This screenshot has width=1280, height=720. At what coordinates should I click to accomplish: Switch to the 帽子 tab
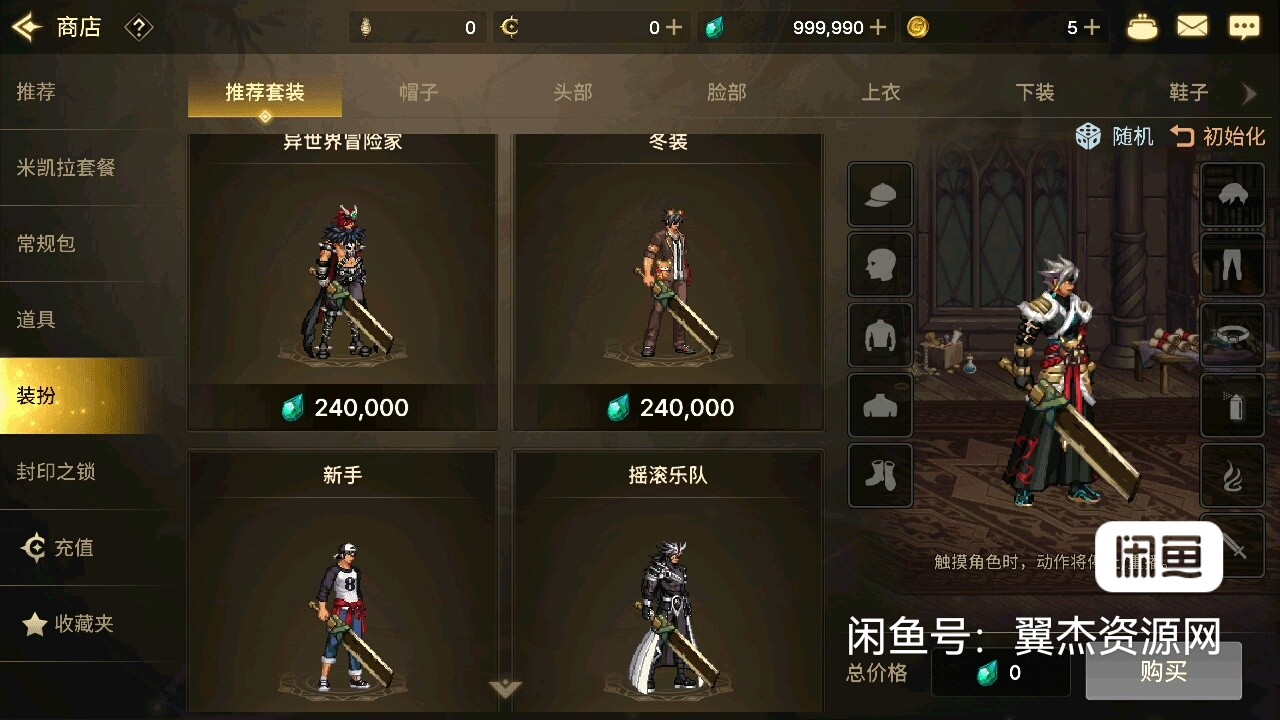(x=419, y=91)
